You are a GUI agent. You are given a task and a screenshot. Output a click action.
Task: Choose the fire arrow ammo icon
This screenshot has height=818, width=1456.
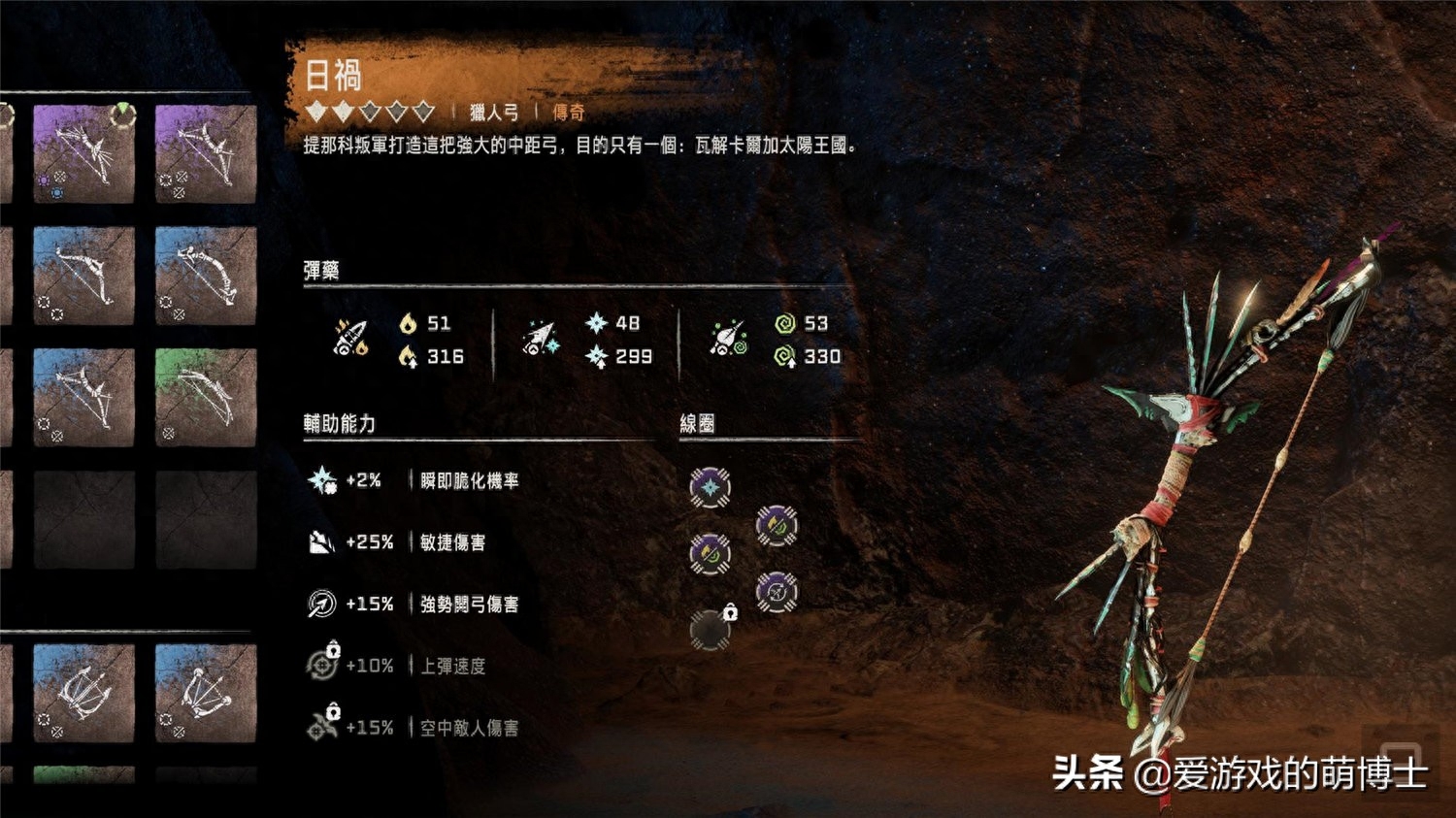click(x=350, y=339)
